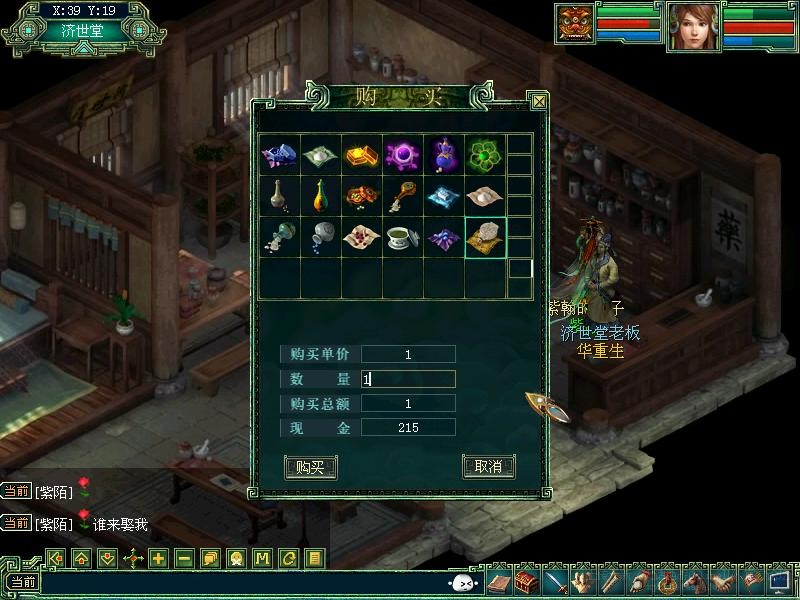
Task: Open the computer monitor system icon
Action: point(779,581)
